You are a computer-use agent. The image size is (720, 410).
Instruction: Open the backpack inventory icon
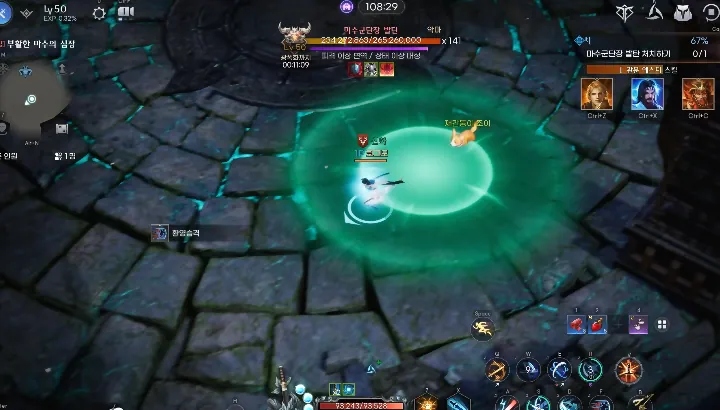686,12
